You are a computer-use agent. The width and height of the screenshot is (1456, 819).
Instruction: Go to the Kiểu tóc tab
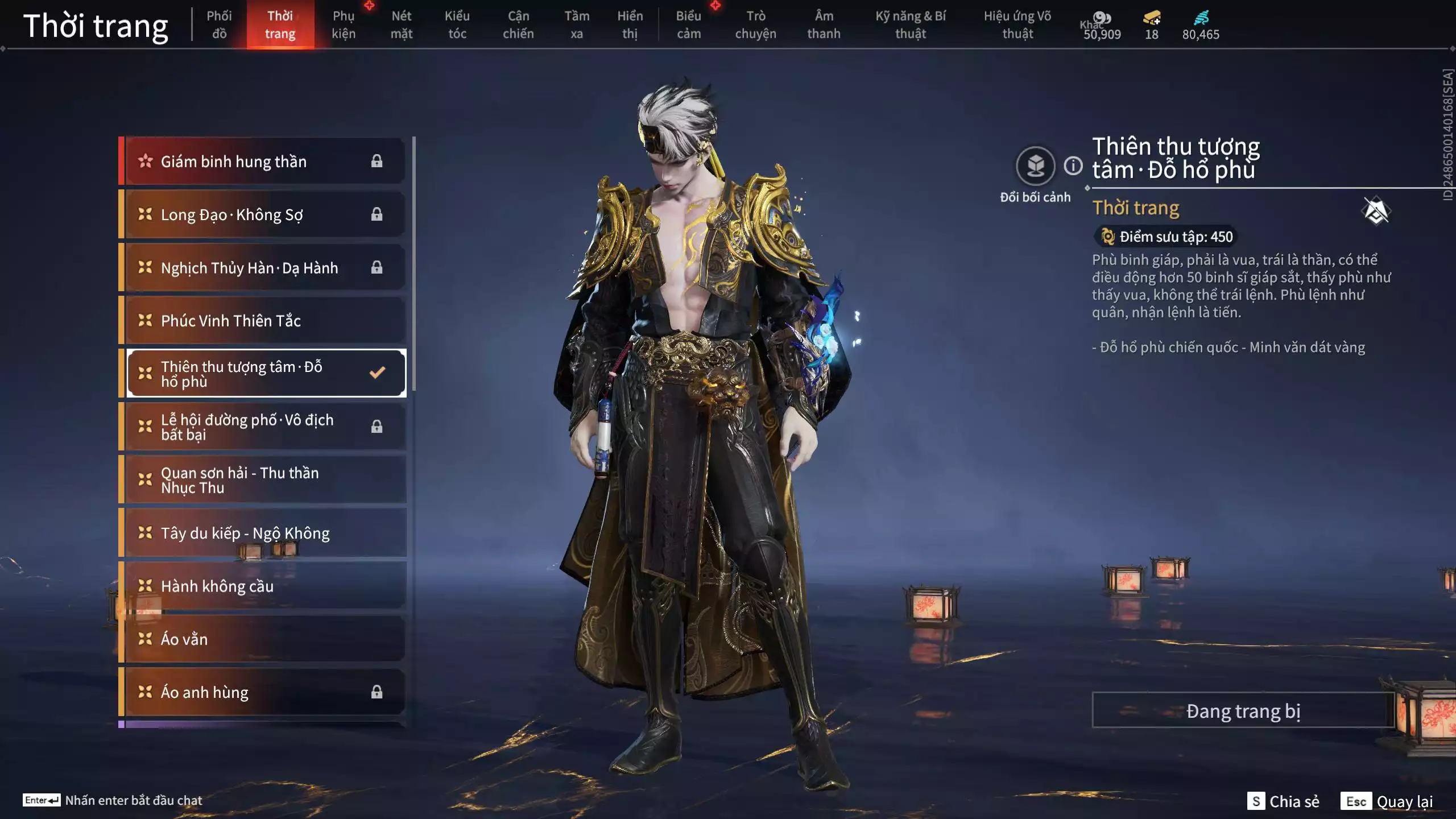457,25
